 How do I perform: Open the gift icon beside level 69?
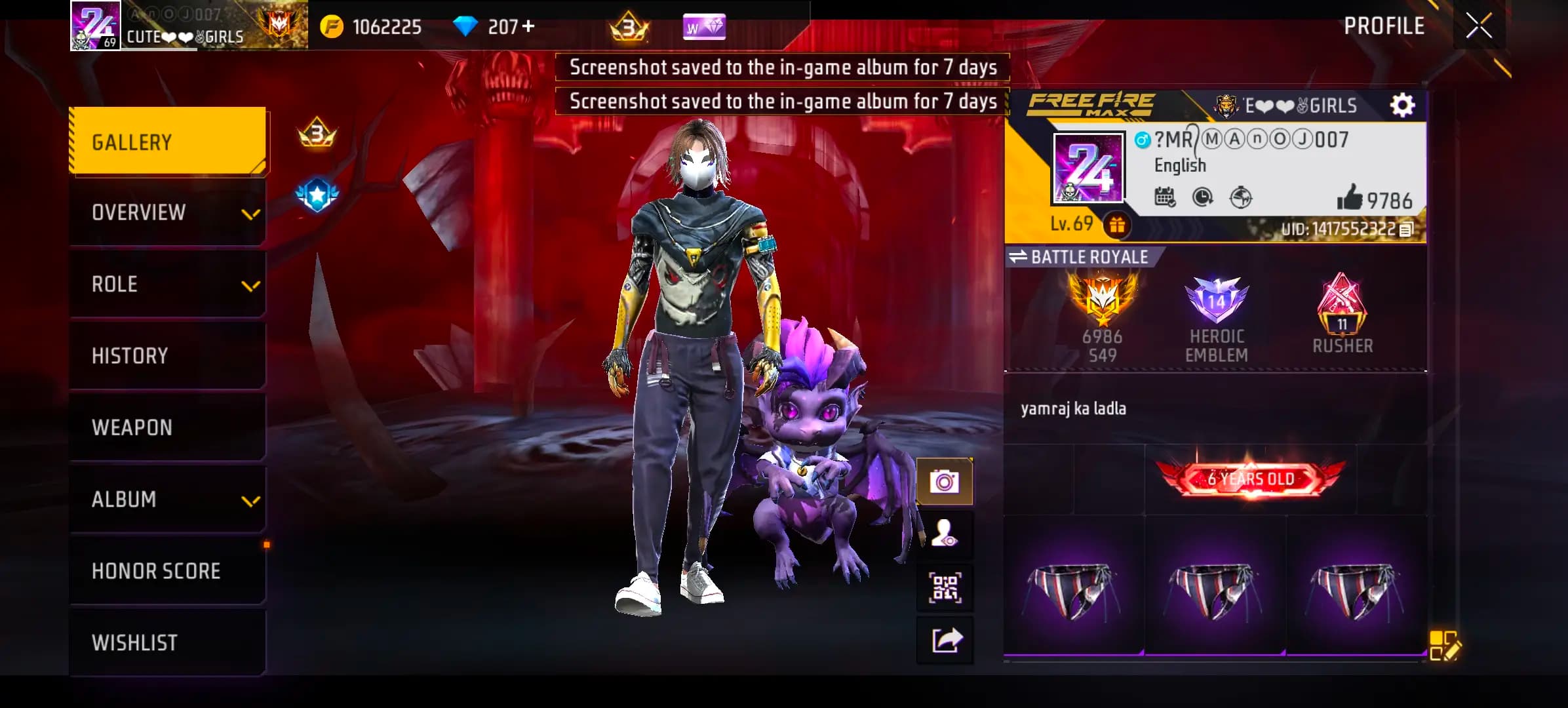click(1117, 226)
